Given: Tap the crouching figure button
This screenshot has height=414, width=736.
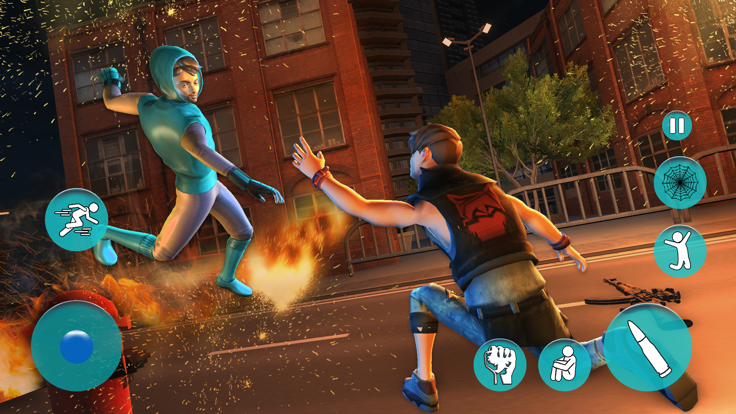Looking at the screenshot, I should click(564, 364).
